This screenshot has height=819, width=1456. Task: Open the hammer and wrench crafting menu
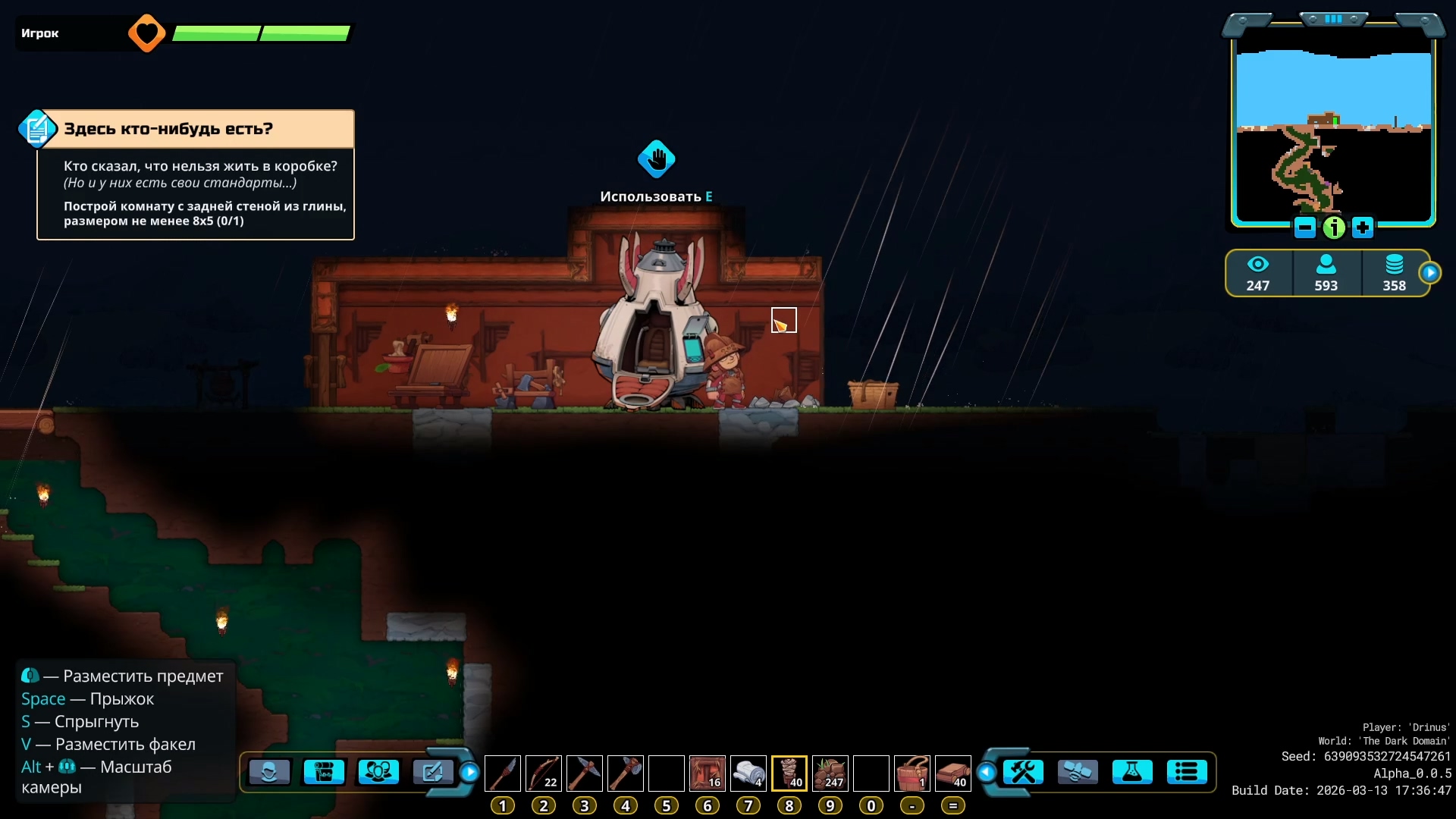(x=1023, y=773)
